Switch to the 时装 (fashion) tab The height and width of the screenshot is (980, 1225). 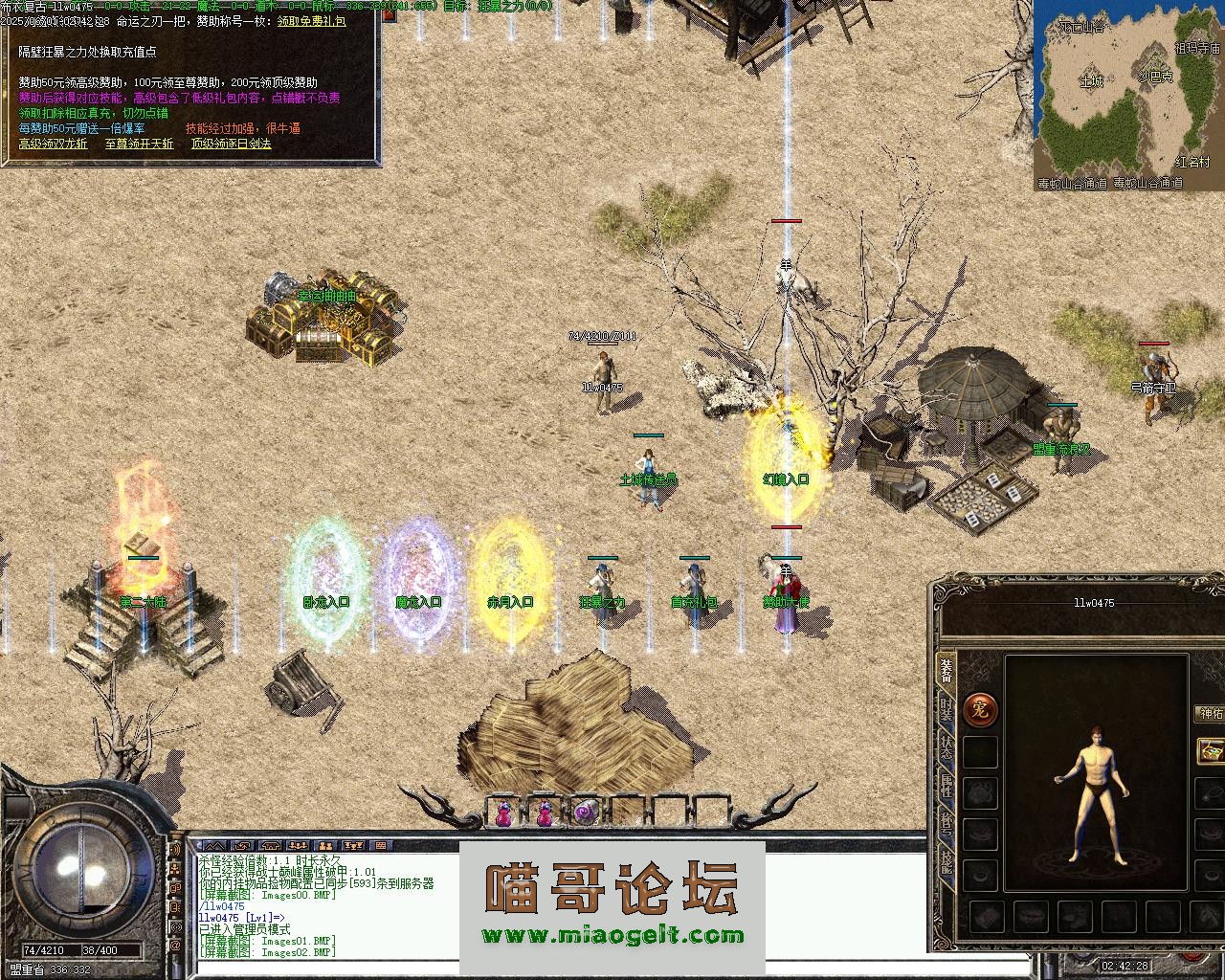tap(946, 709)
